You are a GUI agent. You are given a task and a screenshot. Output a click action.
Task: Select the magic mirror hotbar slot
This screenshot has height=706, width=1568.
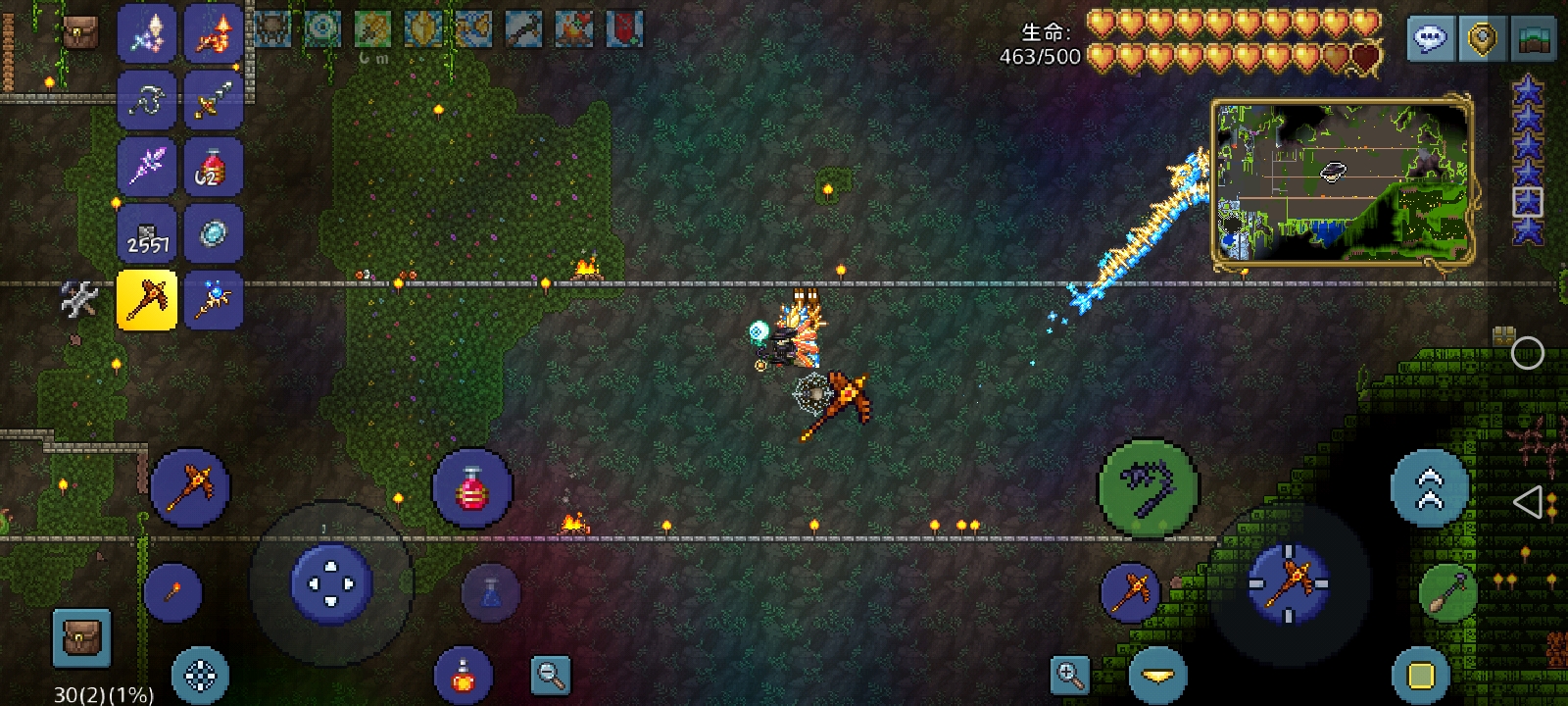click(213, 233)
